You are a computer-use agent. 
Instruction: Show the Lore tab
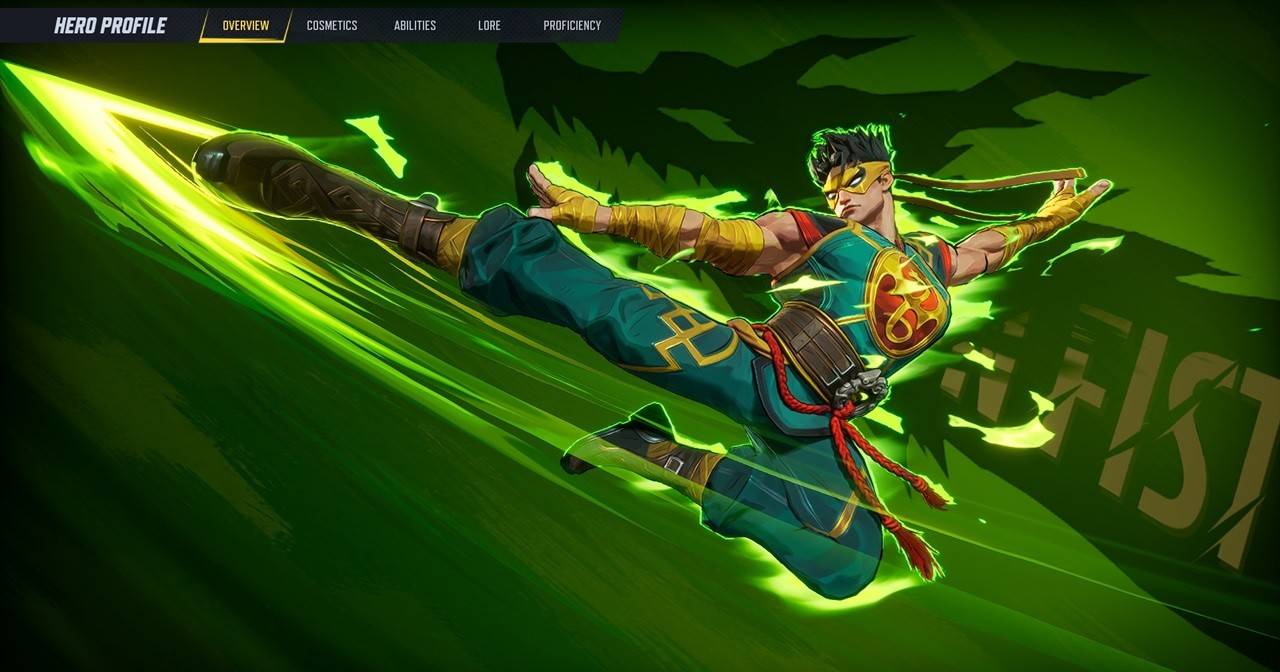coord(489,26)
